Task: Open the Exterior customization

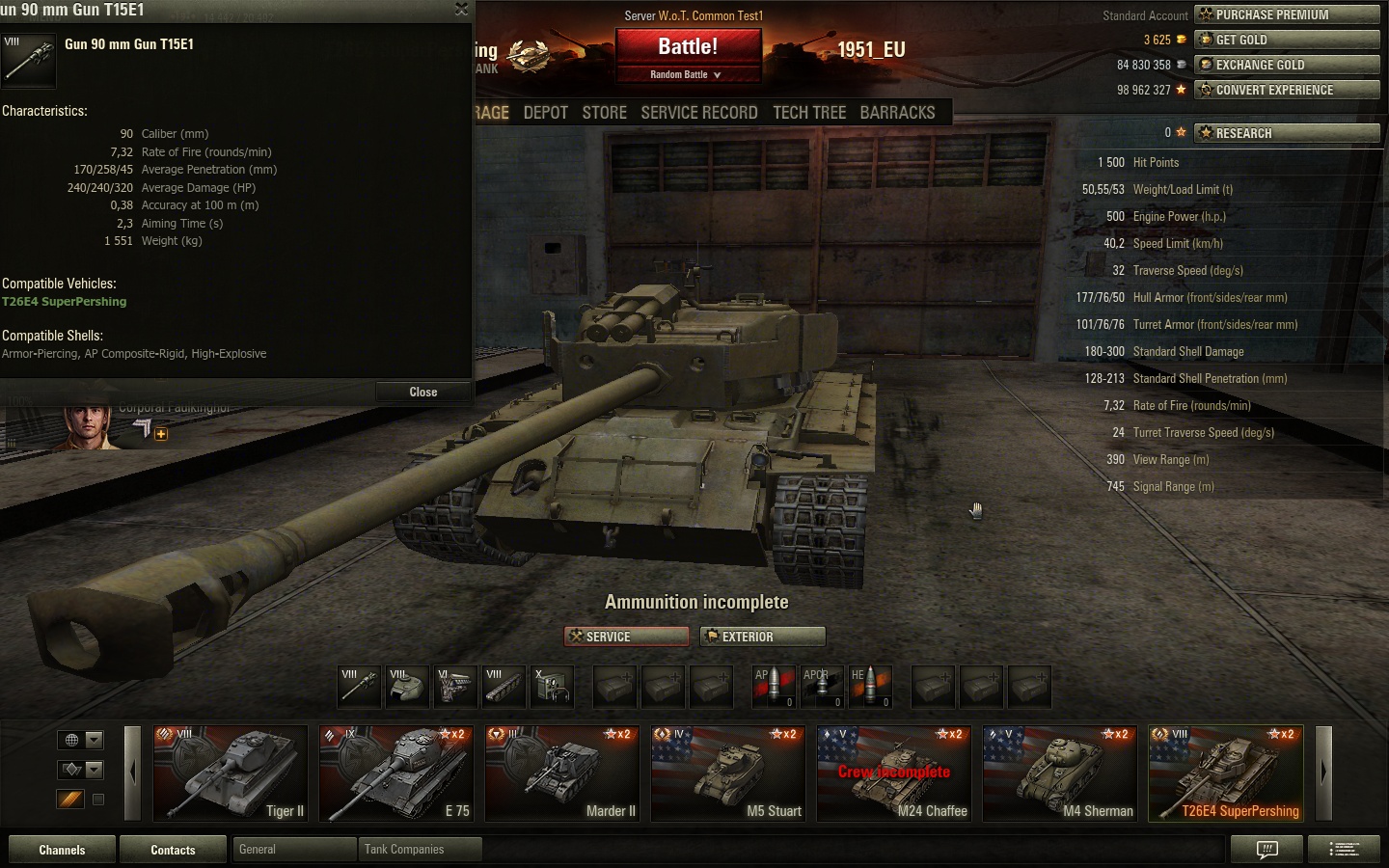Action: tap(763, 637)
